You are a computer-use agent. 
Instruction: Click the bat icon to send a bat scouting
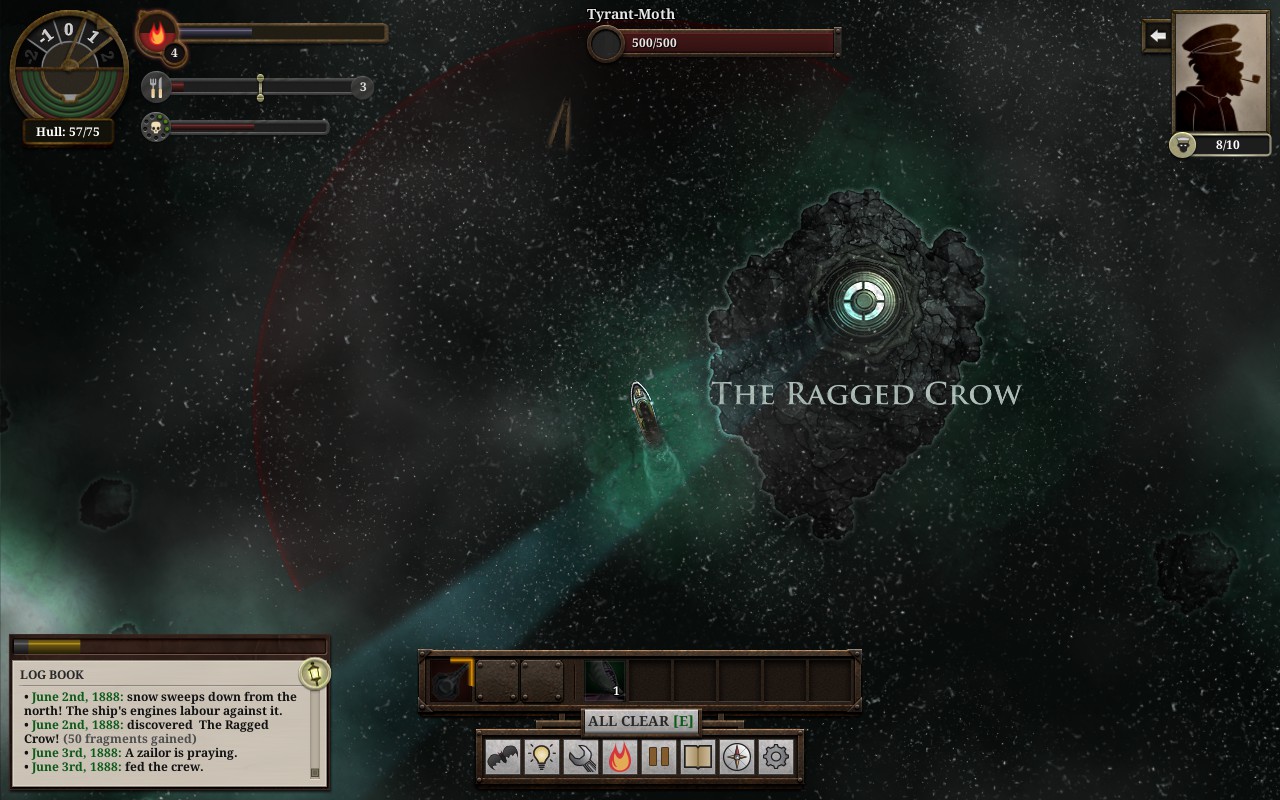click(502, 758)
